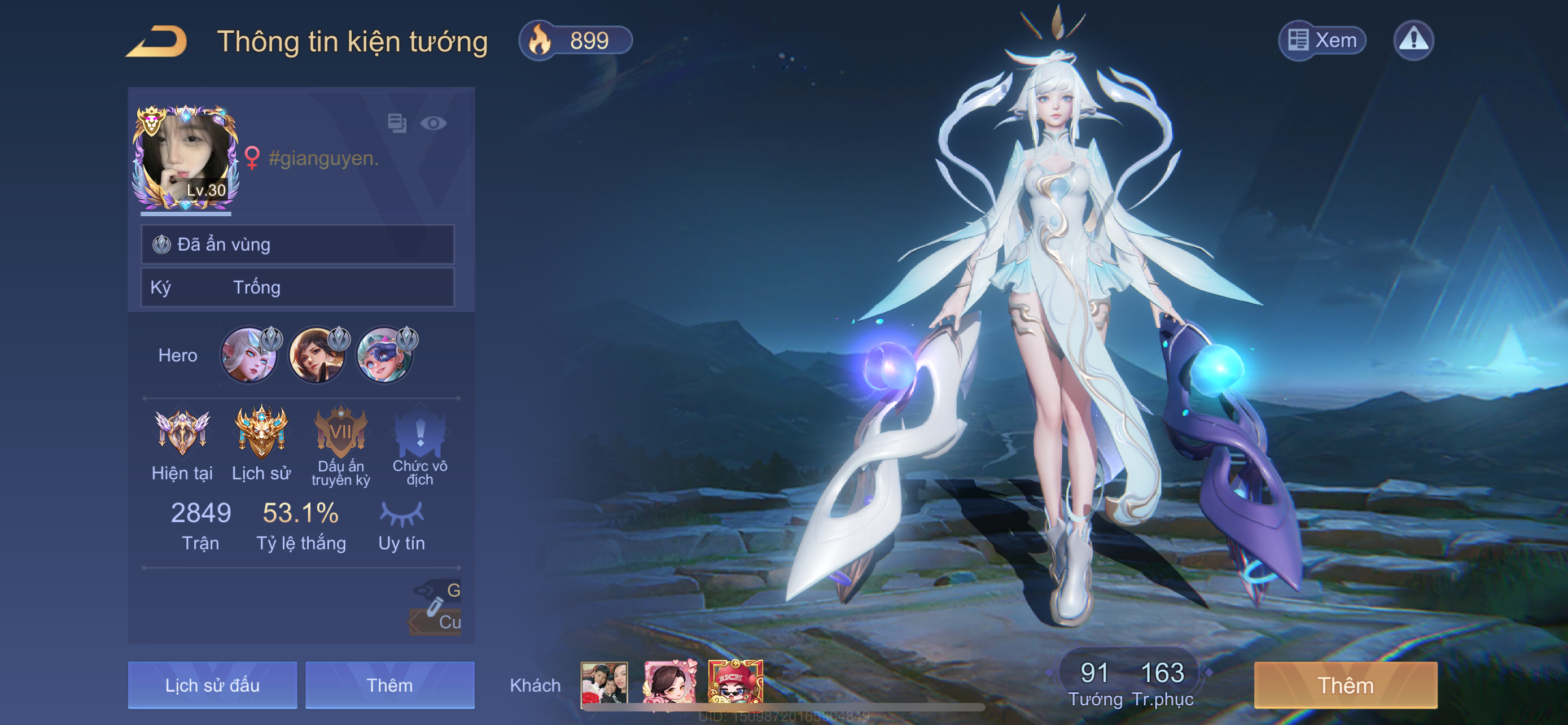This screenshot has width=1568, height=725.
Task: Click the blue Thêm button
Action: coord(389,685)
